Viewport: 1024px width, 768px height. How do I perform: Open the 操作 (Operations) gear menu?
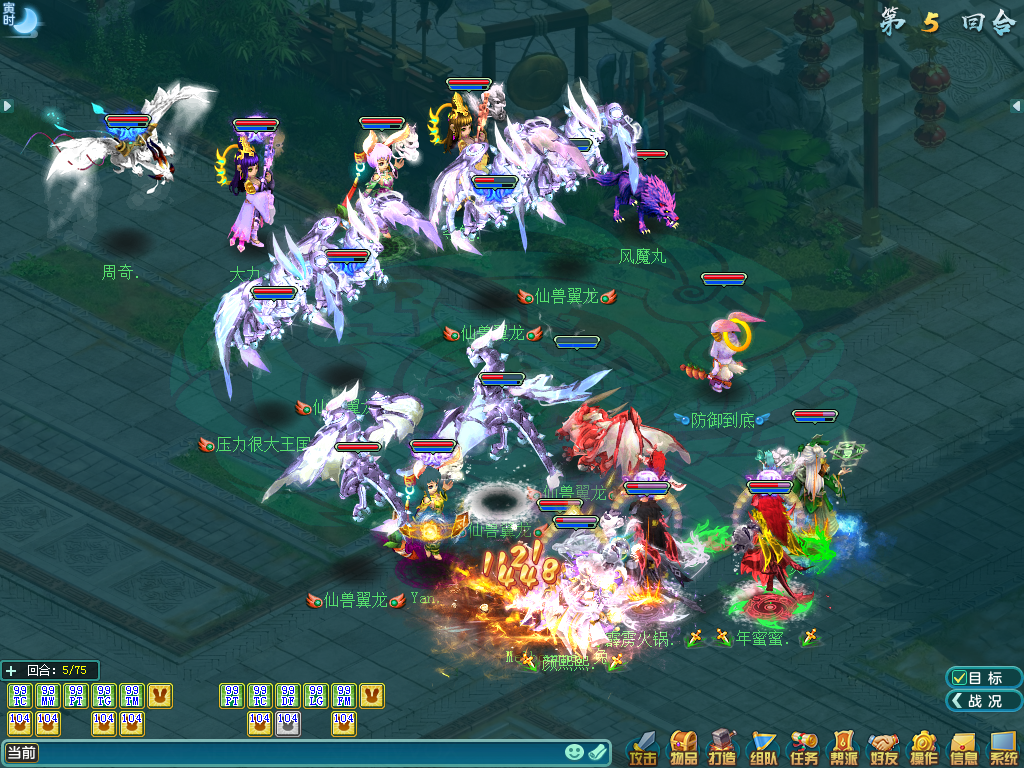[924, 749]
